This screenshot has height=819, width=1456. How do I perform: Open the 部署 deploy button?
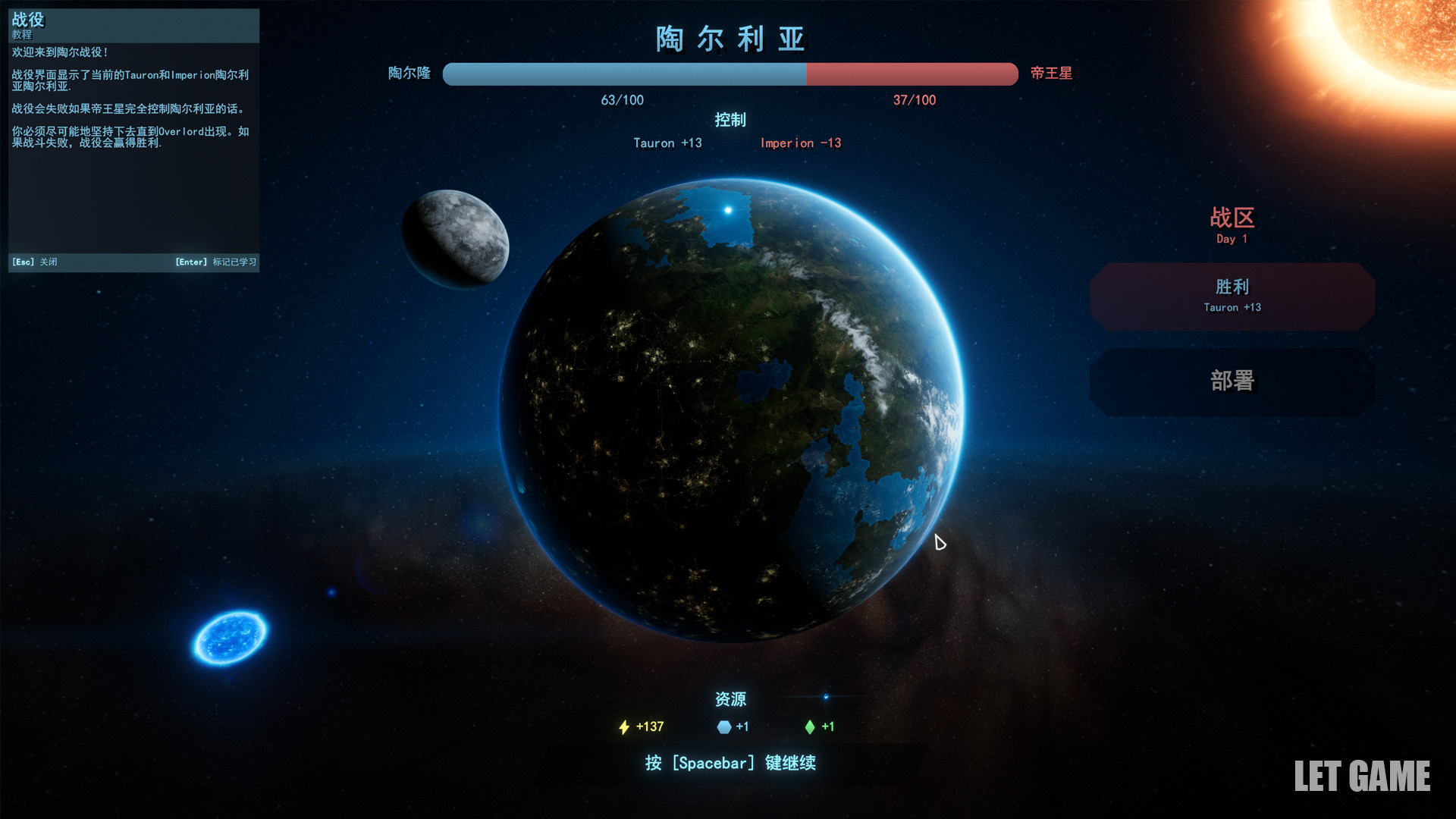coord(1232,381)
